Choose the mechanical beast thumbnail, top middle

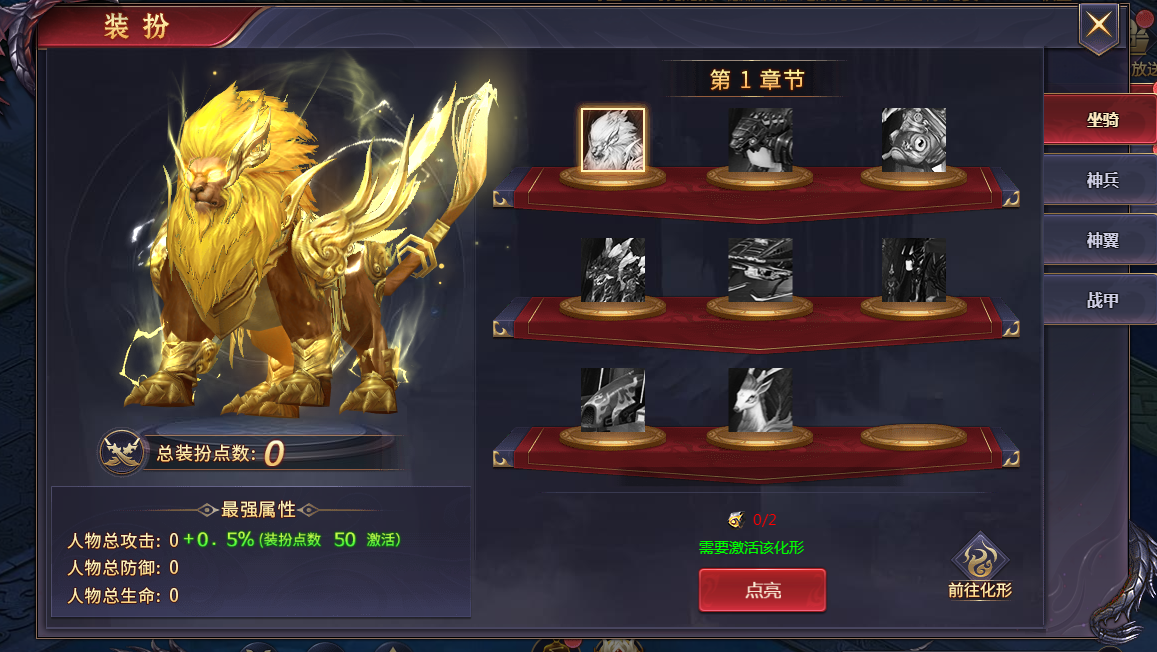pos(760,140)
